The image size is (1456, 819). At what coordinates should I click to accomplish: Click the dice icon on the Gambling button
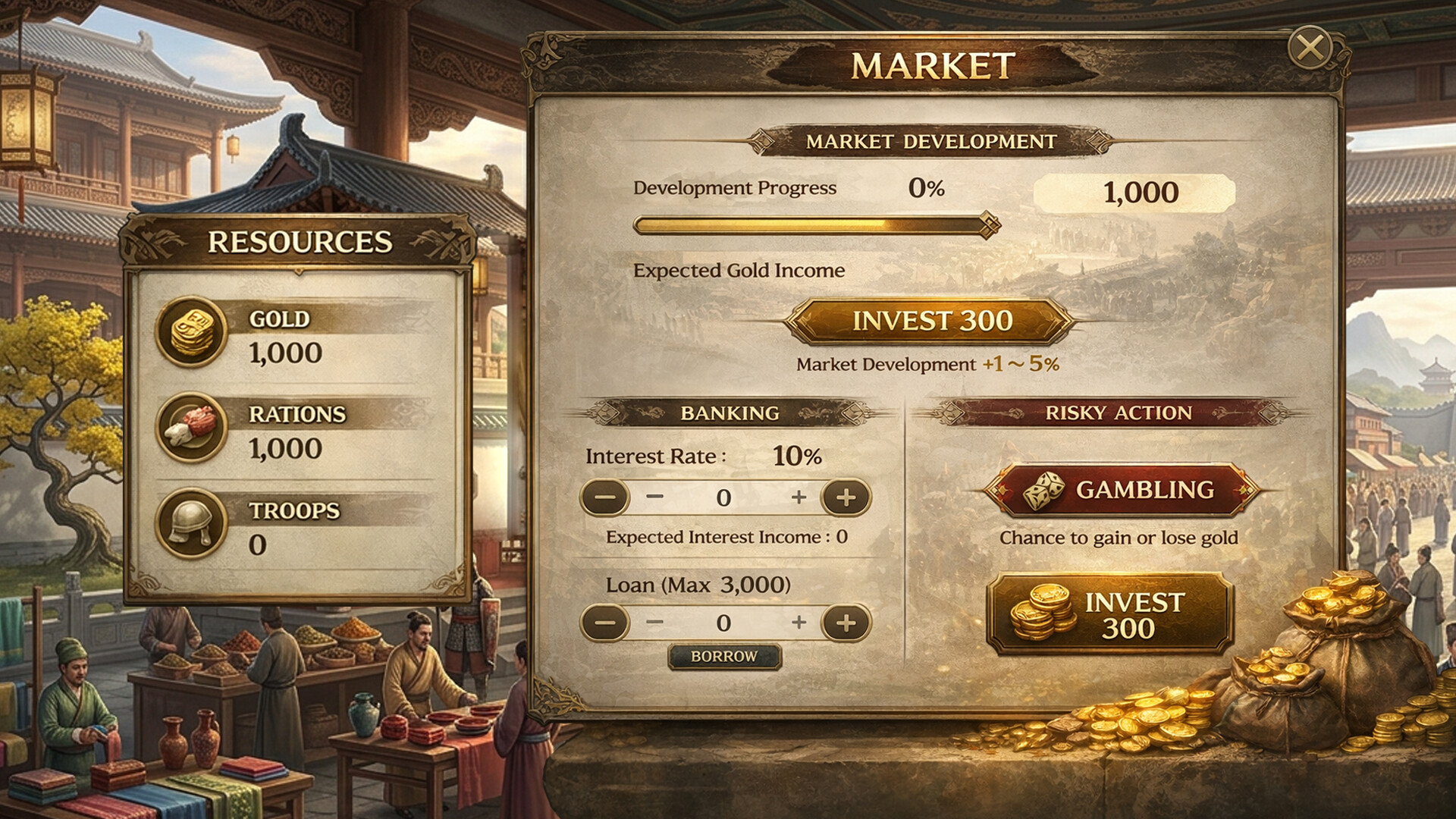pos(1043,491)
